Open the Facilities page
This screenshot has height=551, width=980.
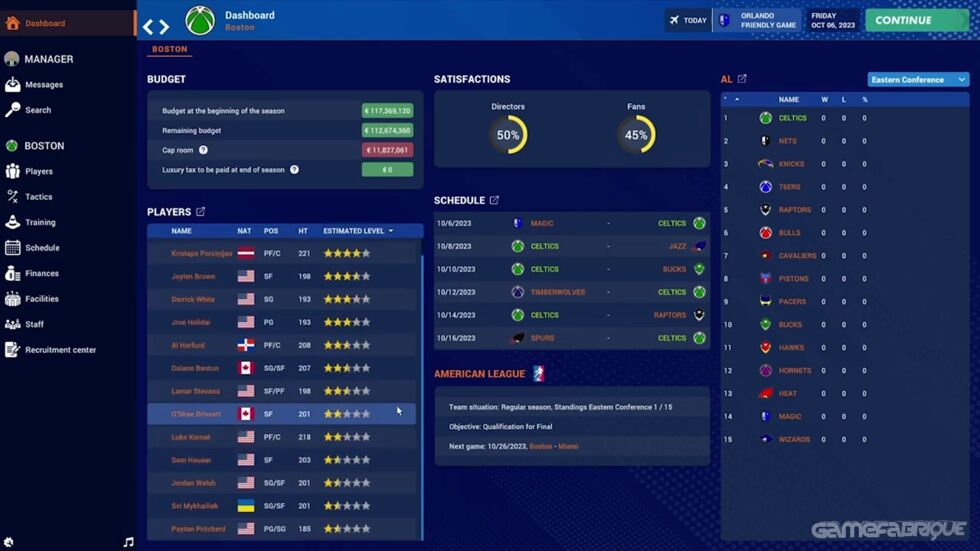click(x=42, y=299)
